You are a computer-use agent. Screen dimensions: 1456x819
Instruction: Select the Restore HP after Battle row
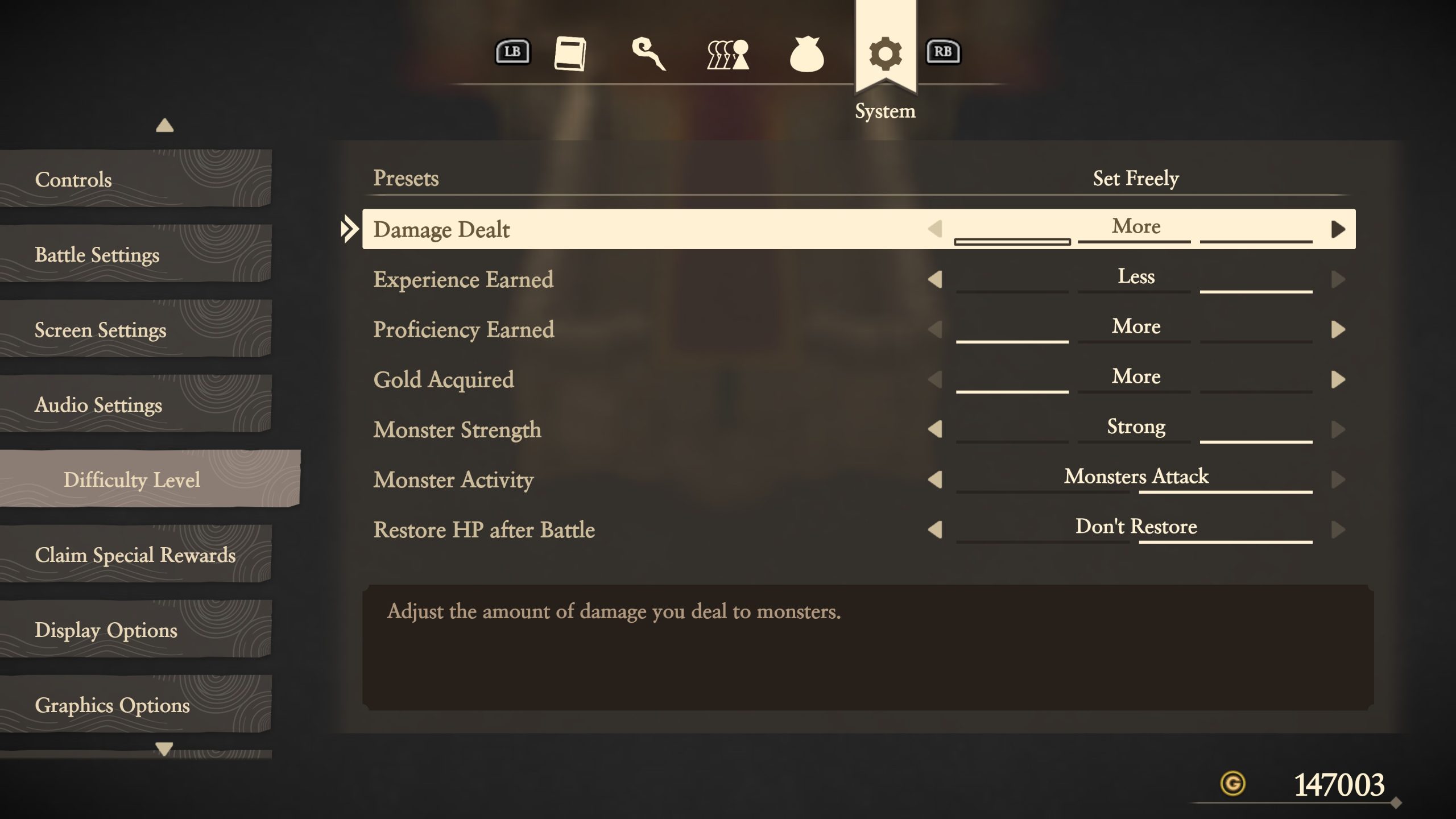click(484, 530)
